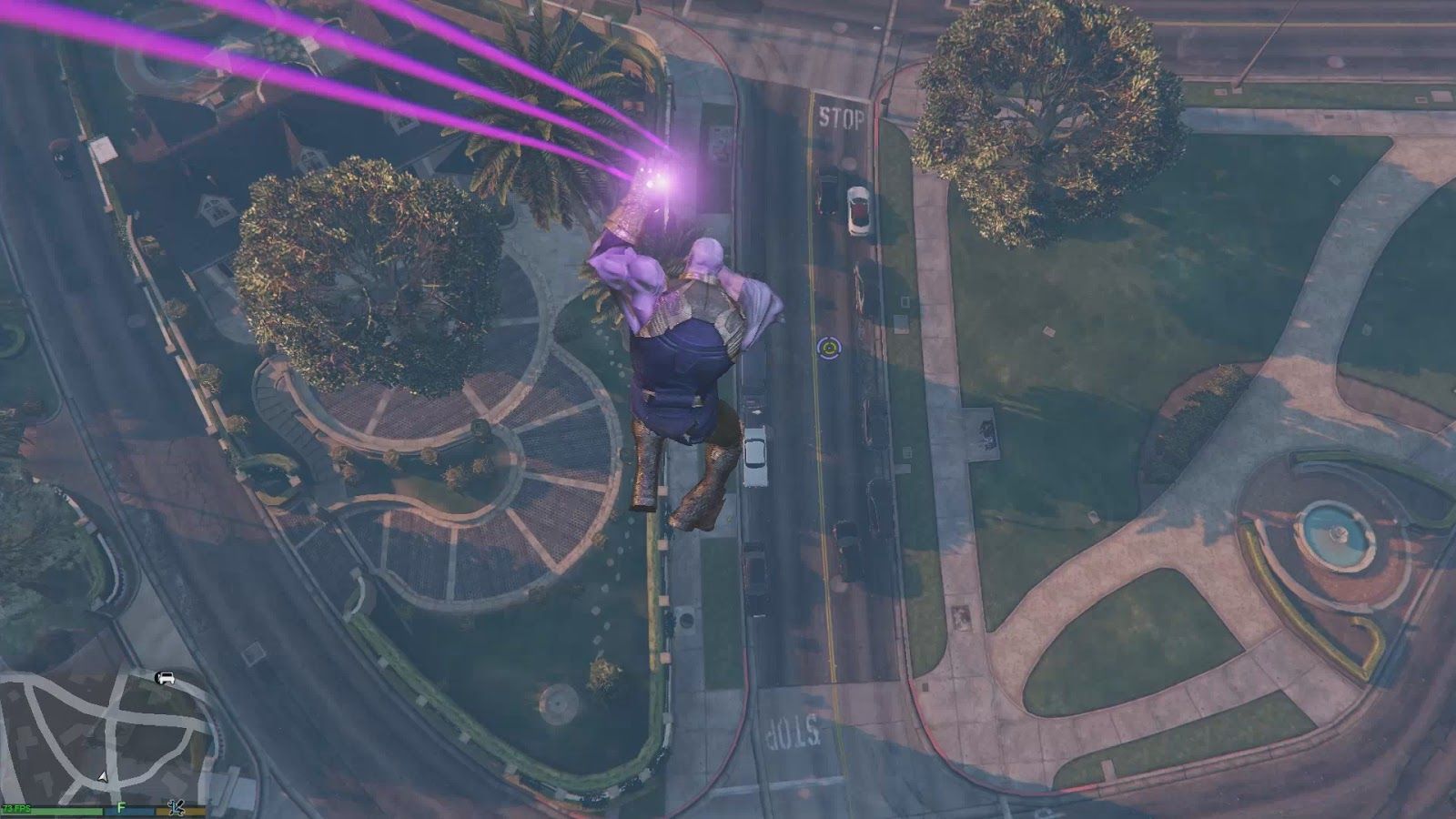Select the white car blip on minimap
Viewport: 1456px width, 819px height.
(x=165, y=678)
